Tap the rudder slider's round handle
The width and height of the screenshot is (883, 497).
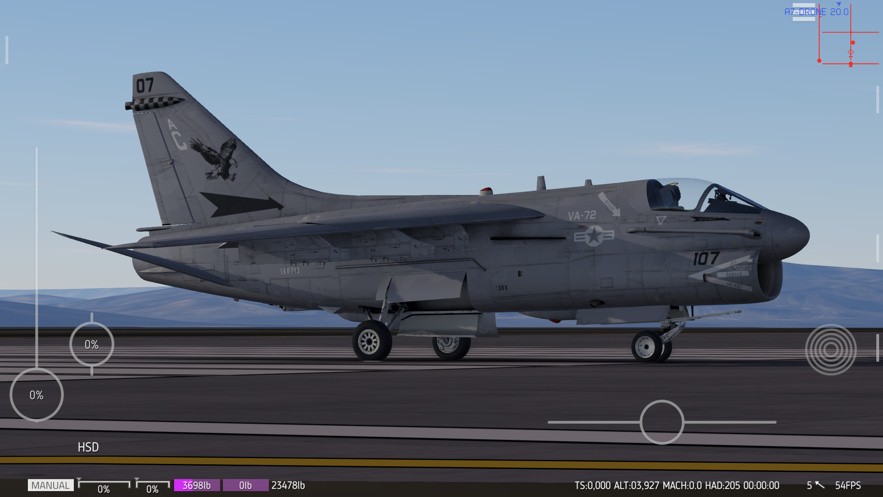click(661, 422)
